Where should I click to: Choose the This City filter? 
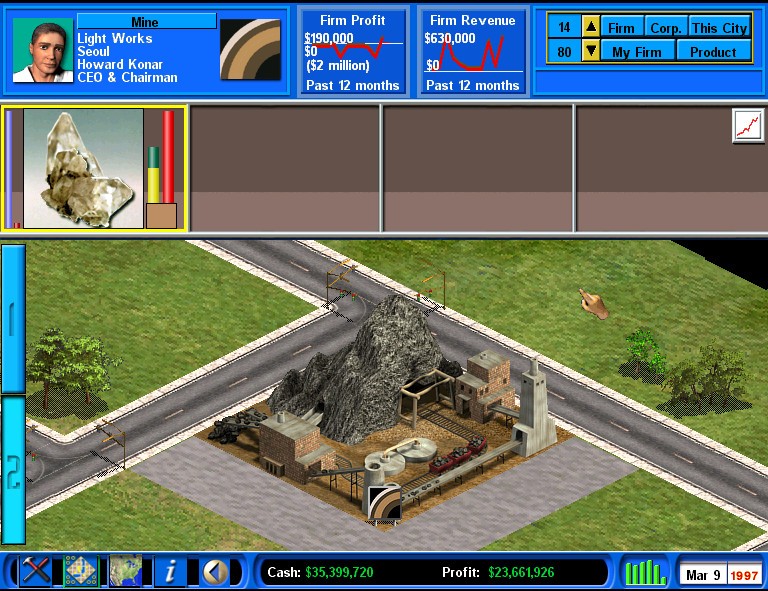(719, 28)
